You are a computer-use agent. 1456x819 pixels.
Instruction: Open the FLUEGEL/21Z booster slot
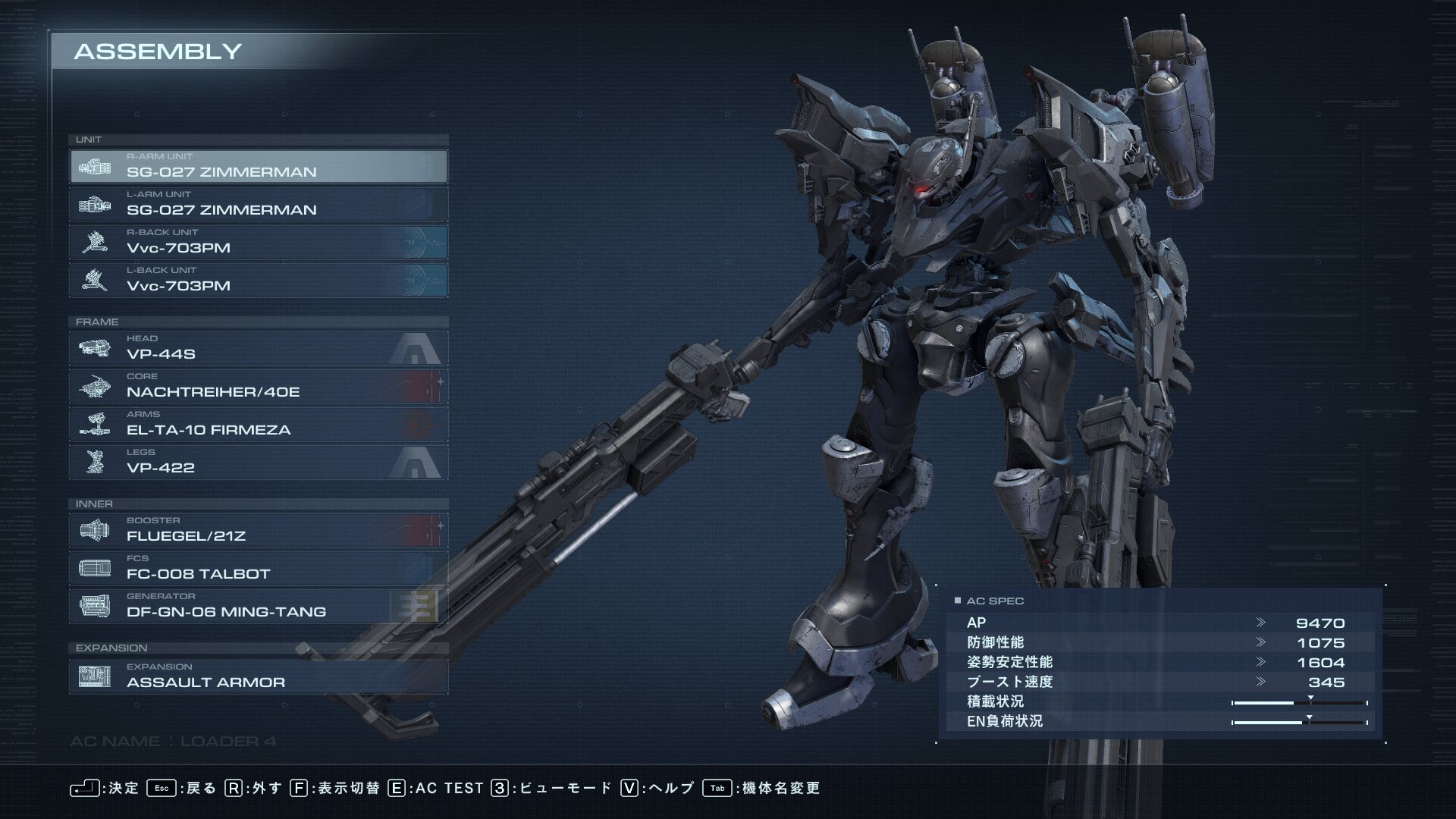[x=258, y=530]
